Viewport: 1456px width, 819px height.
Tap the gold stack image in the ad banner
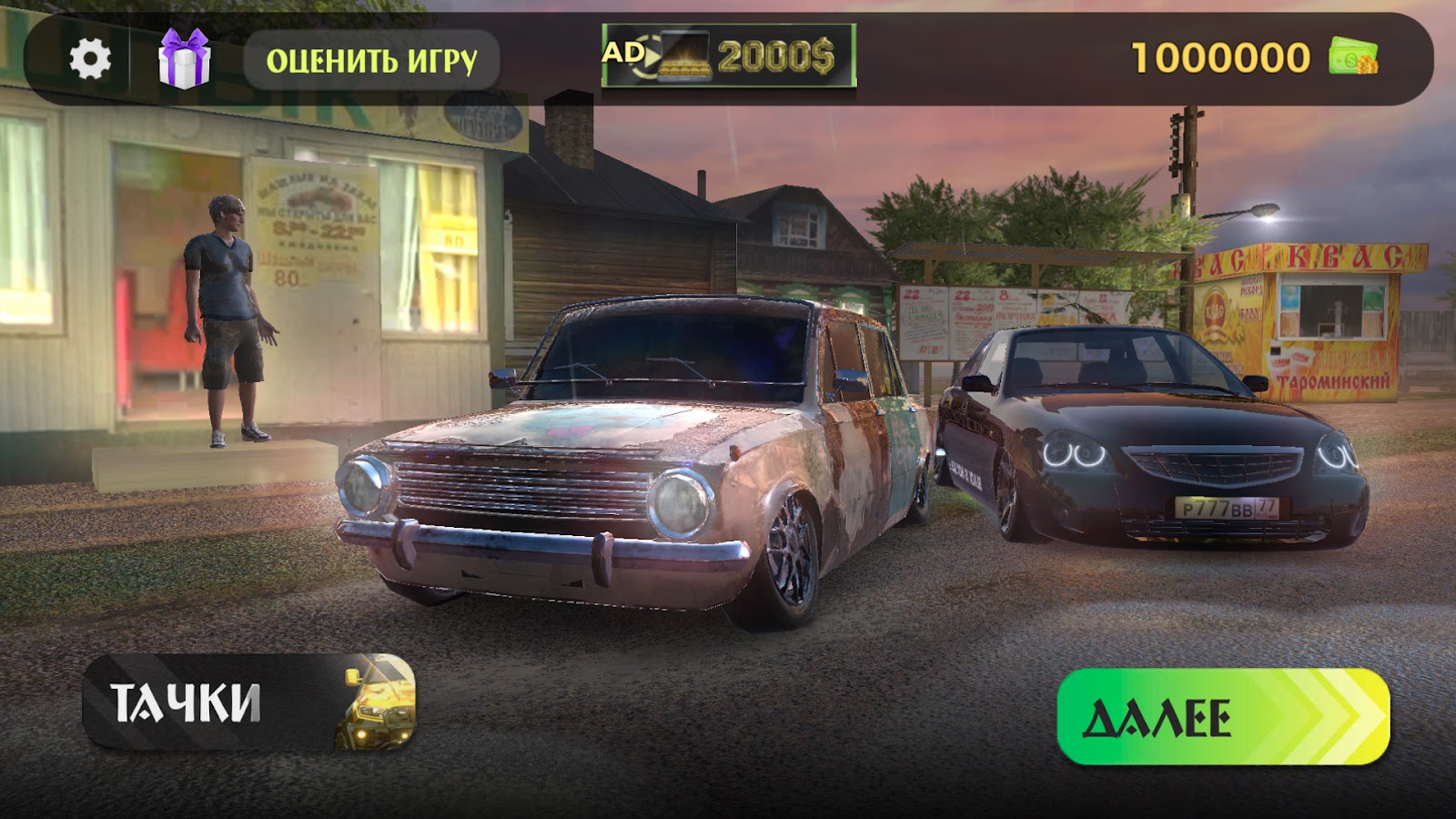[684, 61]
